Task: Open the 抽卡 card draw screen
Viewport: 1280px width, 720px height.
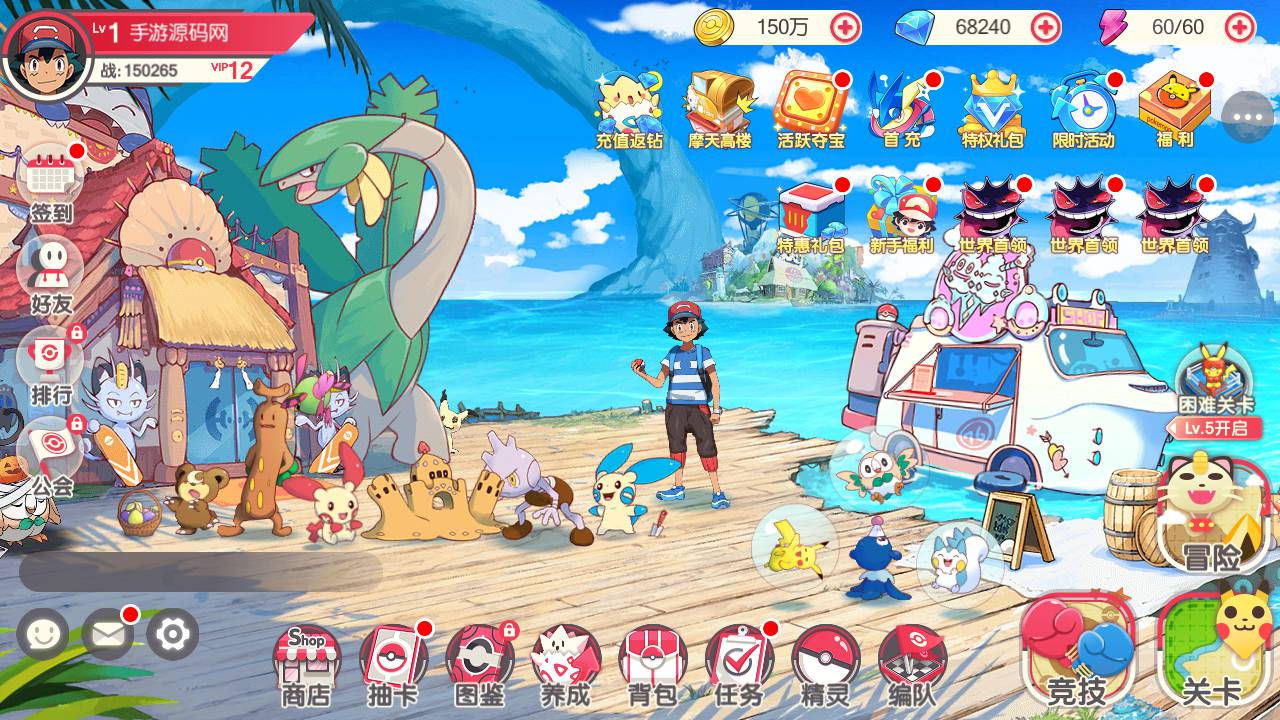Action: click(393, 662)
